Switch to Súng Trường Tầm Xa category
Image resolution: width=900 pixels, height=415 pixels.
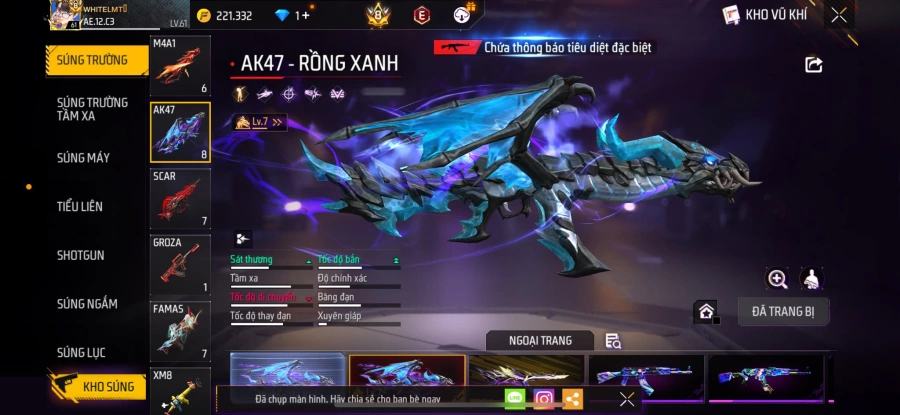point(92,109)
